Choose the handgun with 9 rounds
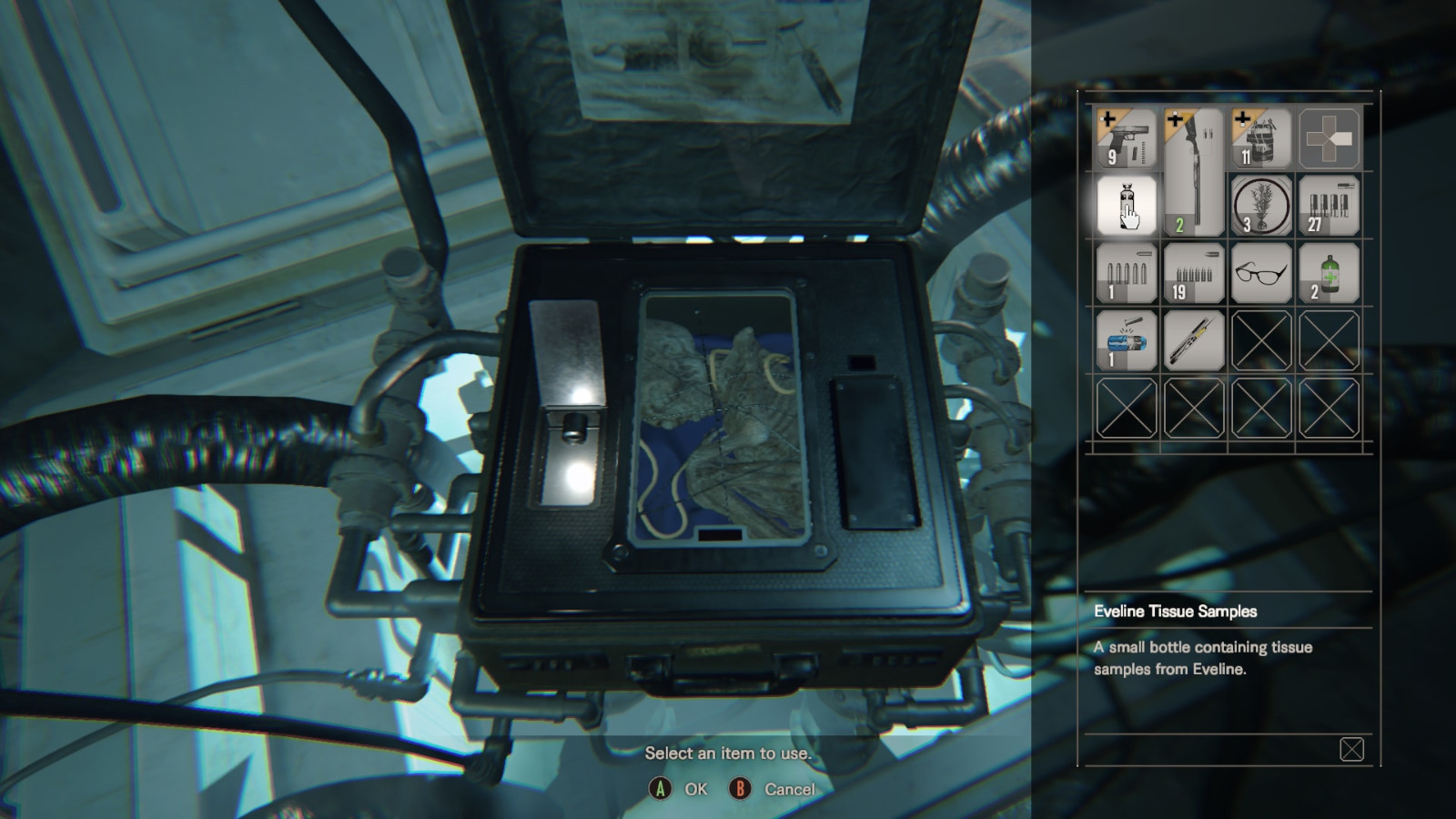The image size is (1456, 819). [1127, 138]
